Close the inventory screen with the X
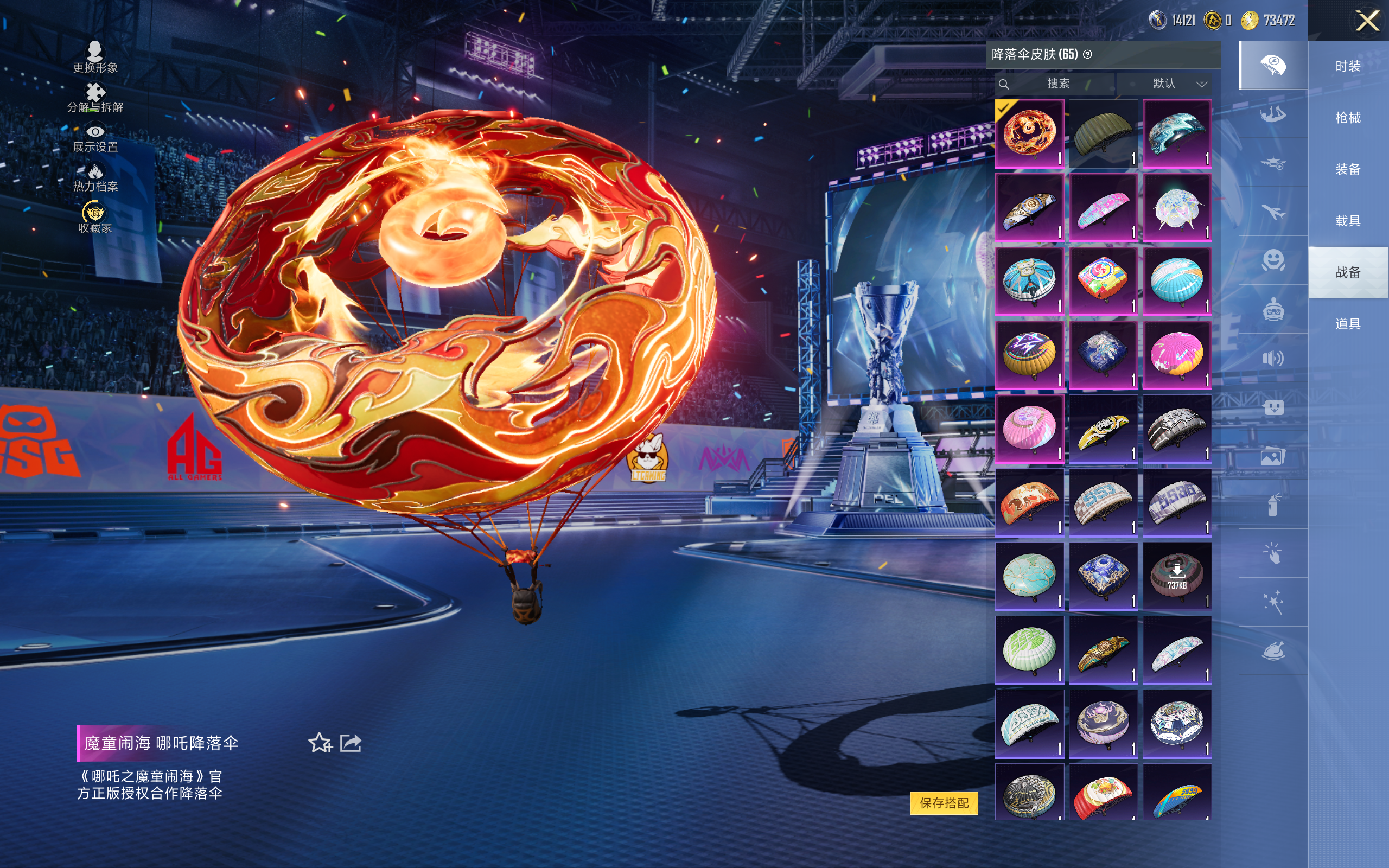The width and height of the screenshot is (1389, 868). point(1367,21)
